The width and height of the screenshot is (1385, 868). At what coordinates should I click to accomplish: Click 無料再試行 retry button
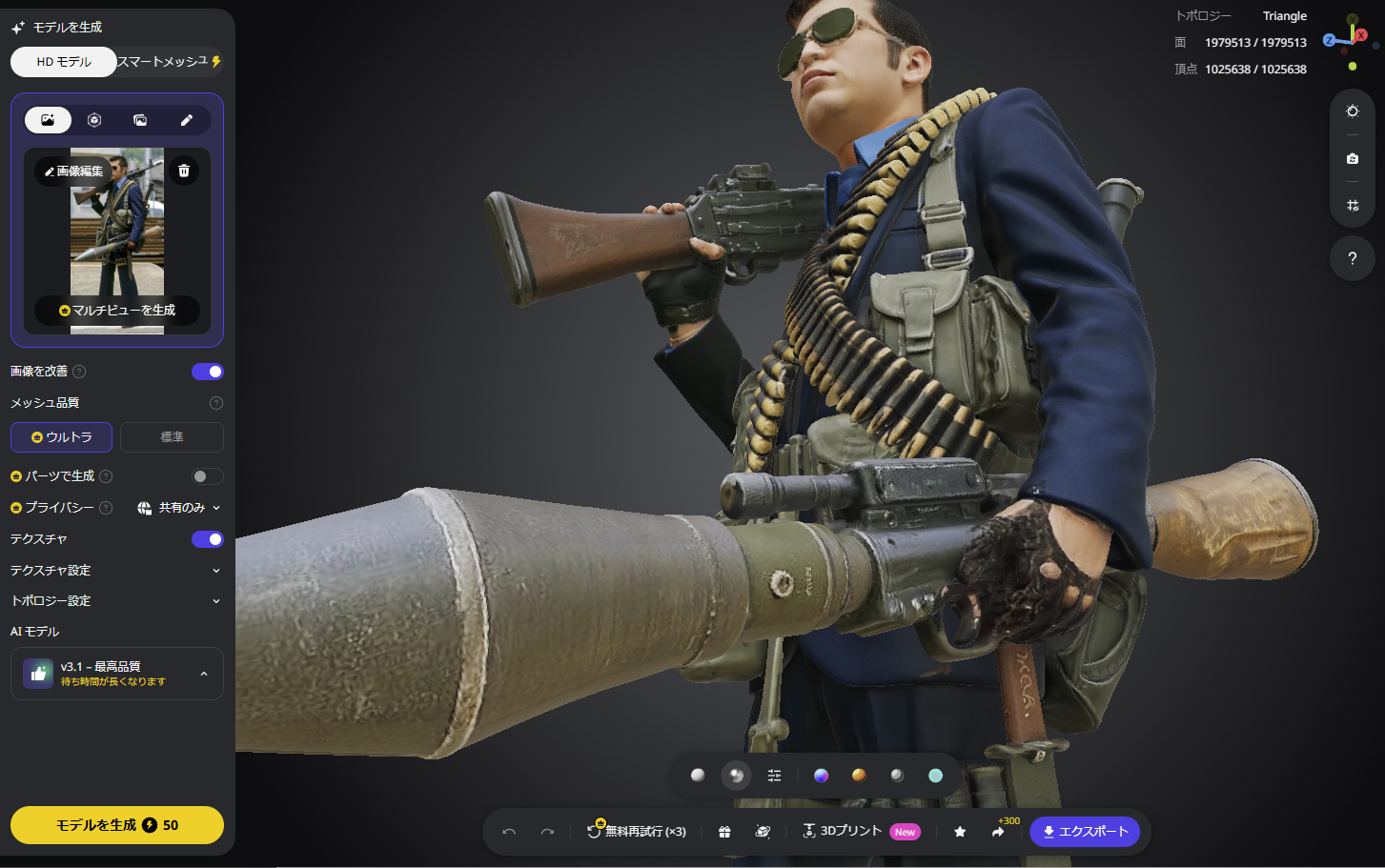pyautogui.click(x=637, y=832)
